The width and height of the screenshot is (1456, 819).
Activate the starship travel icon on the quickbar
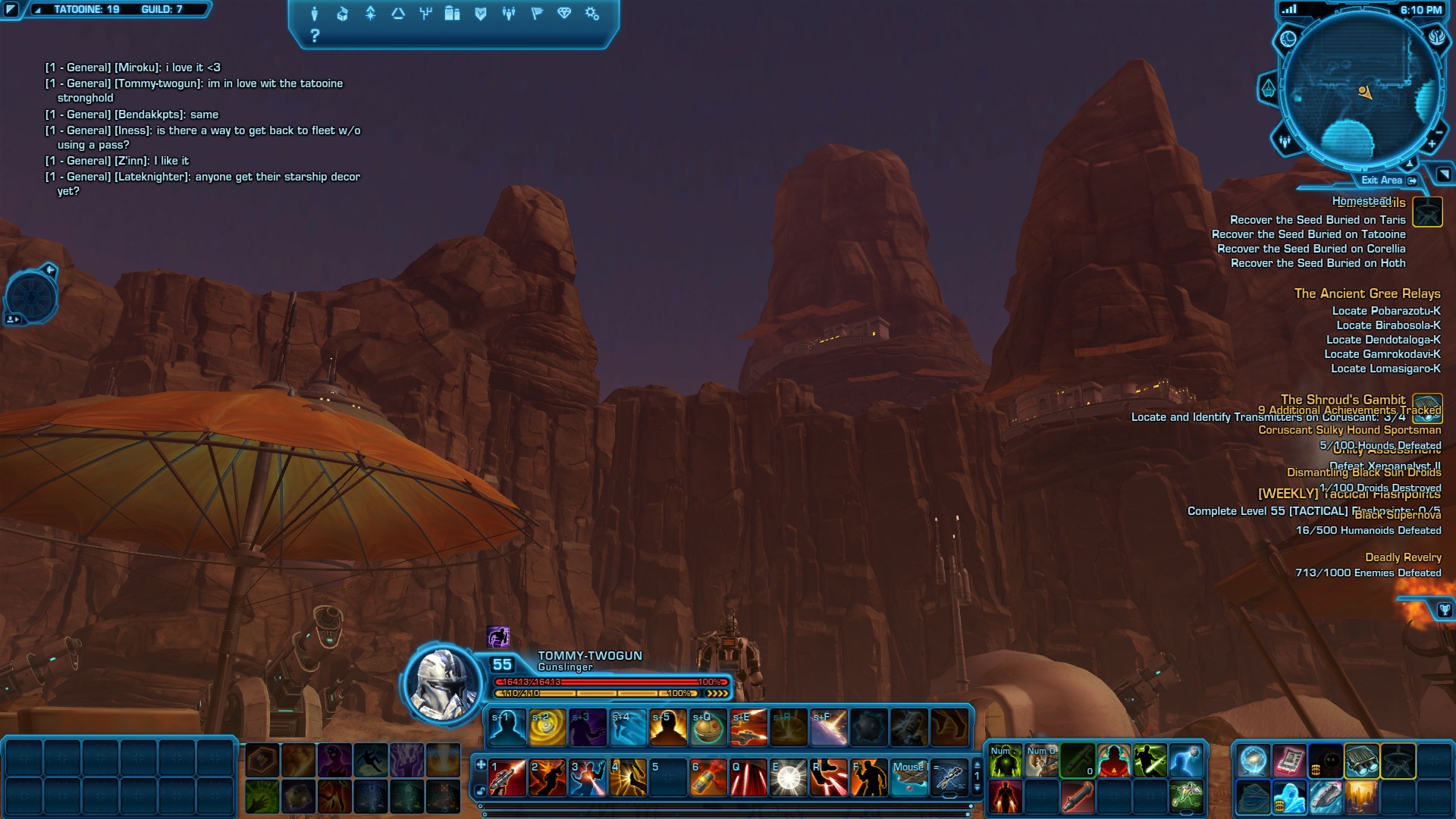point(1325,798)
